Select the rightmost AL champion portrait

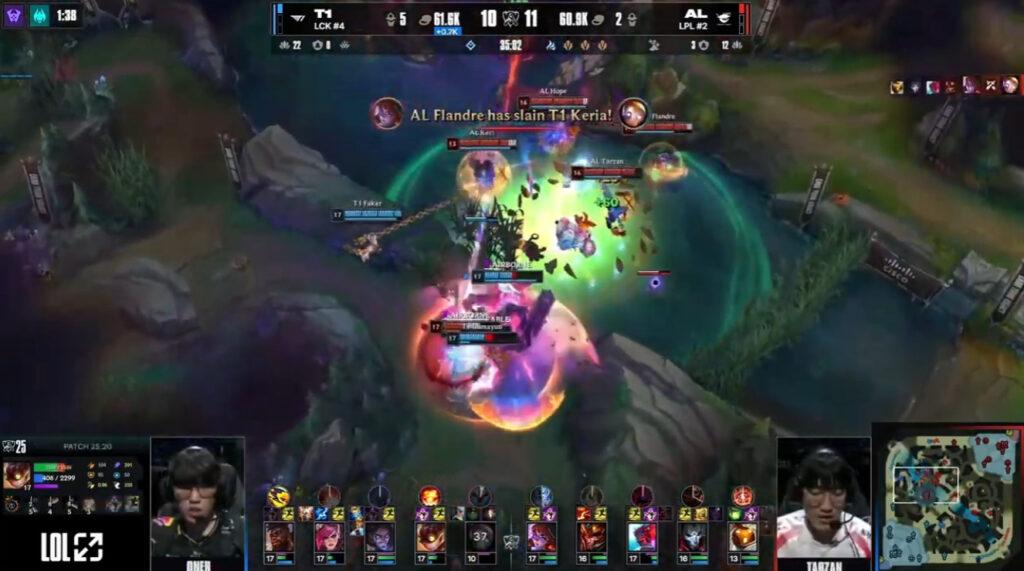(x=742, y=537)
